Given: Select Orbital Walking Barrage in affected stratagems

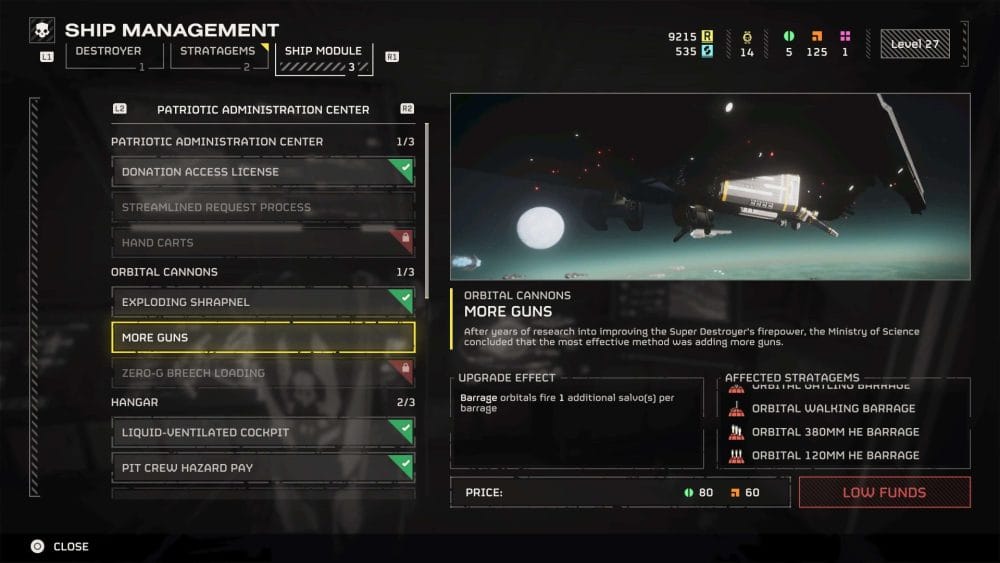Looking at the screenshot, I should pyautogui.click(x=833, y=409).
